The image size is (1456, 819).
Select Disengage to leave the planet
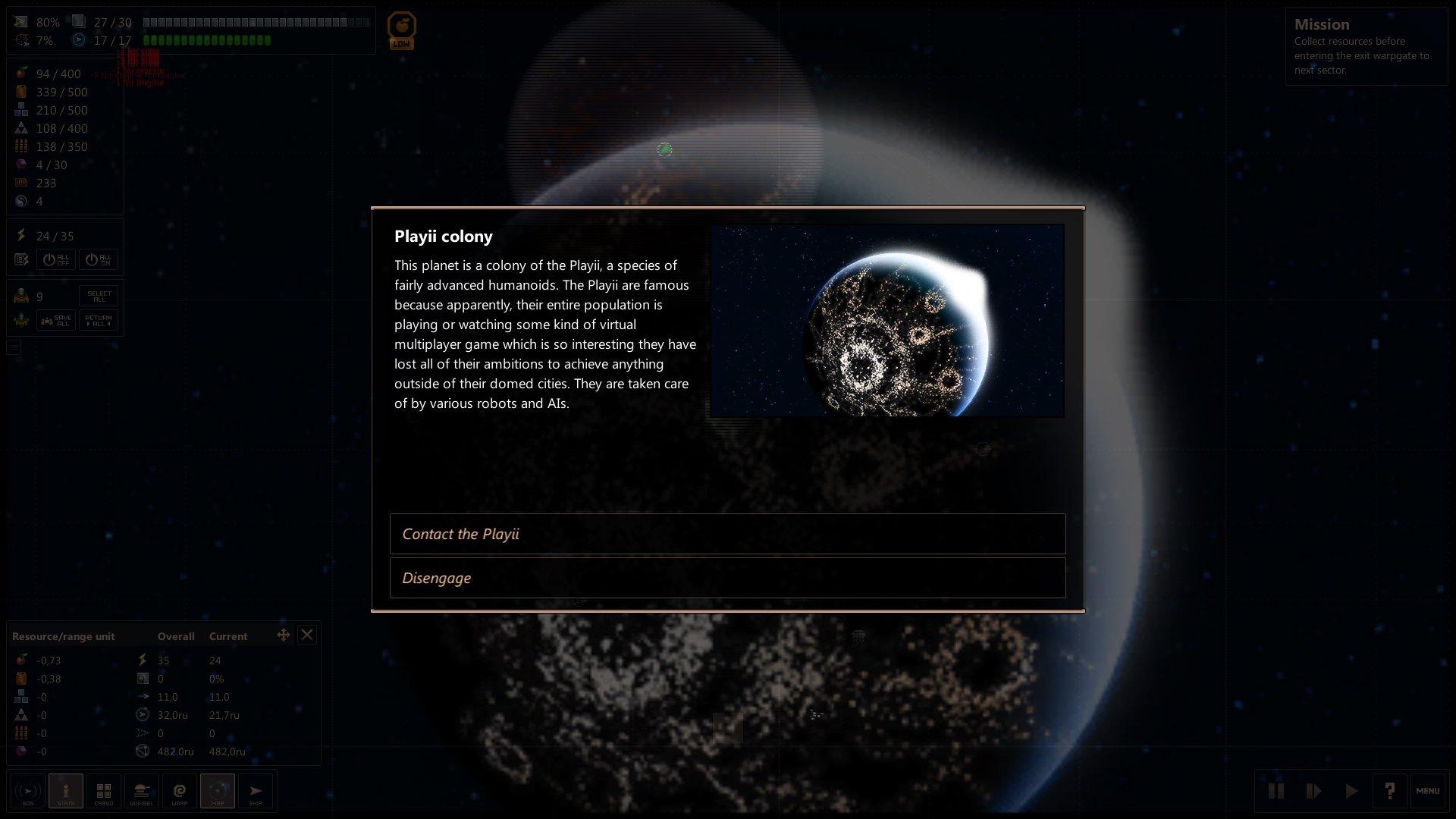click(x=728, y=578)
